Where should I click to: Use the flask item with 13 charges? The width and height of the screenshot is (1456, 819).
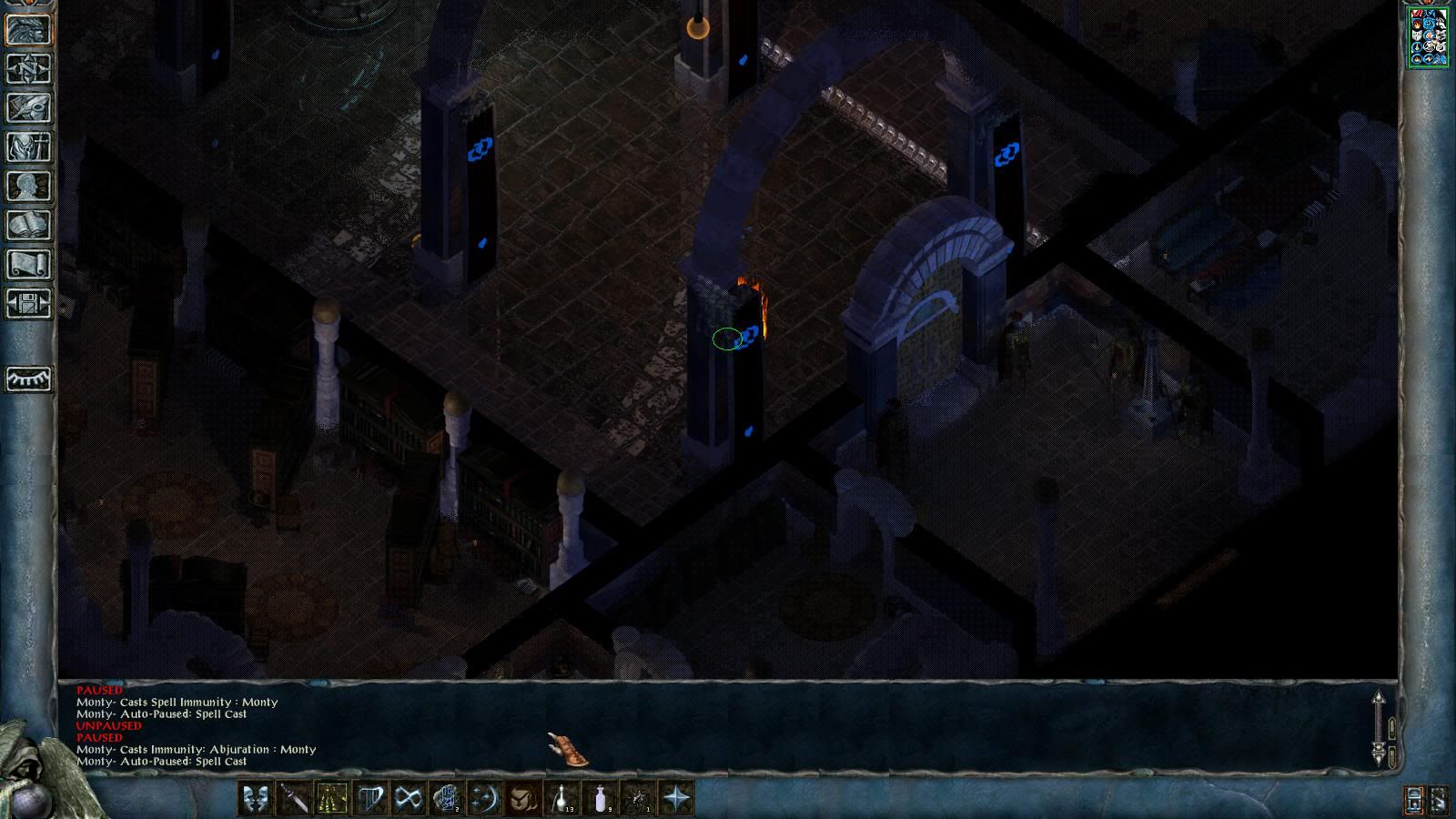point(561,799)
